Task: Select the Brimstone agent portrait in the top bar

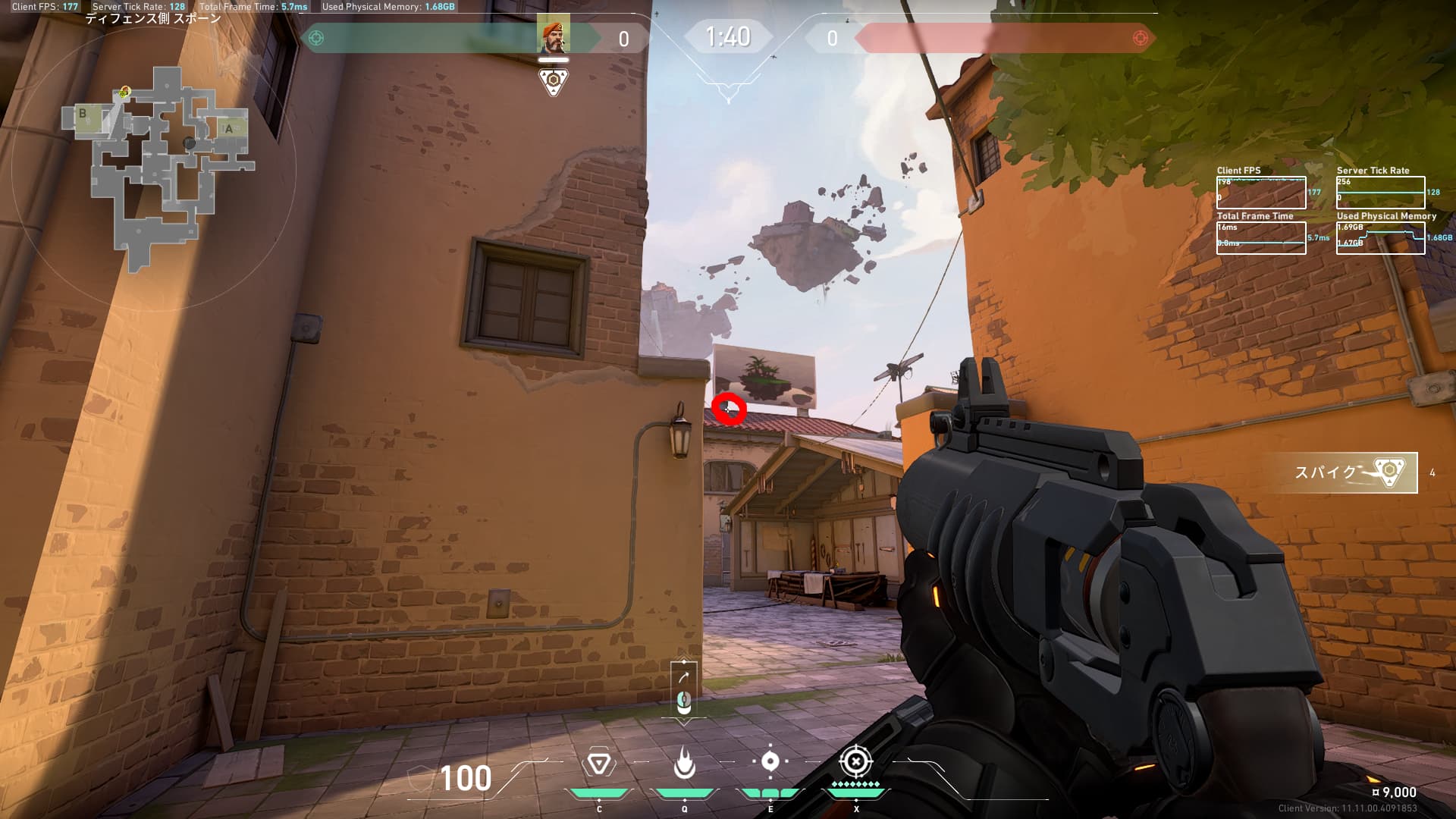Action: [554, 33]
